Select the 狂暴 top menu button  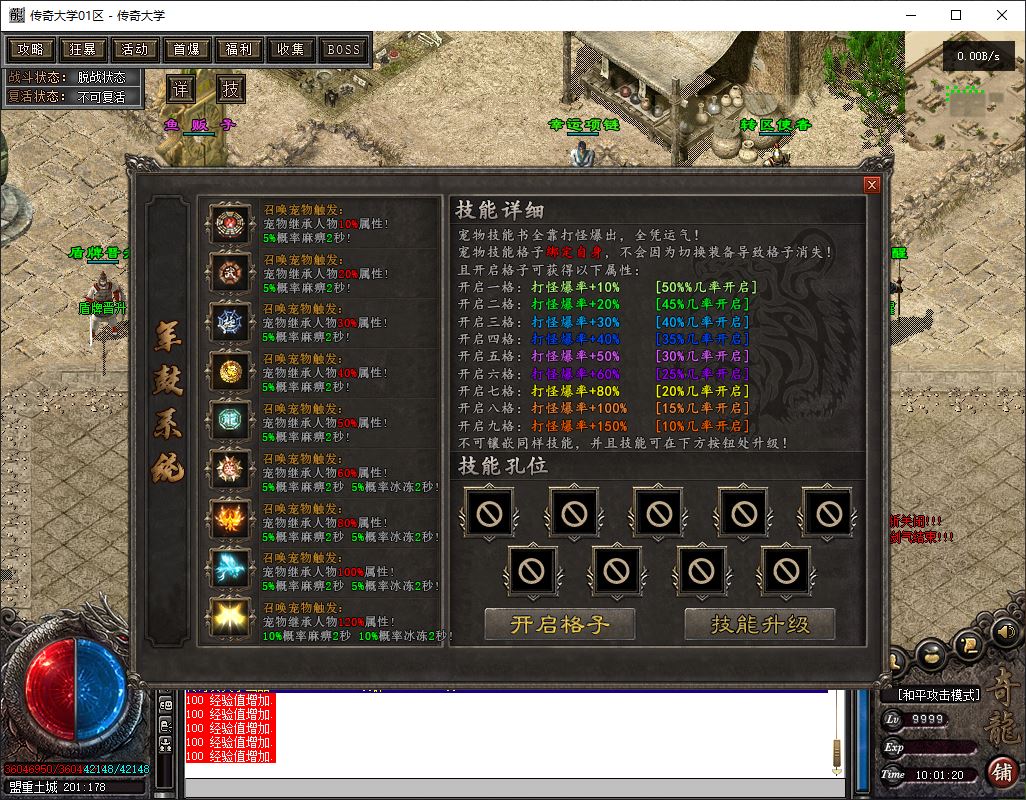click(82, 49)
